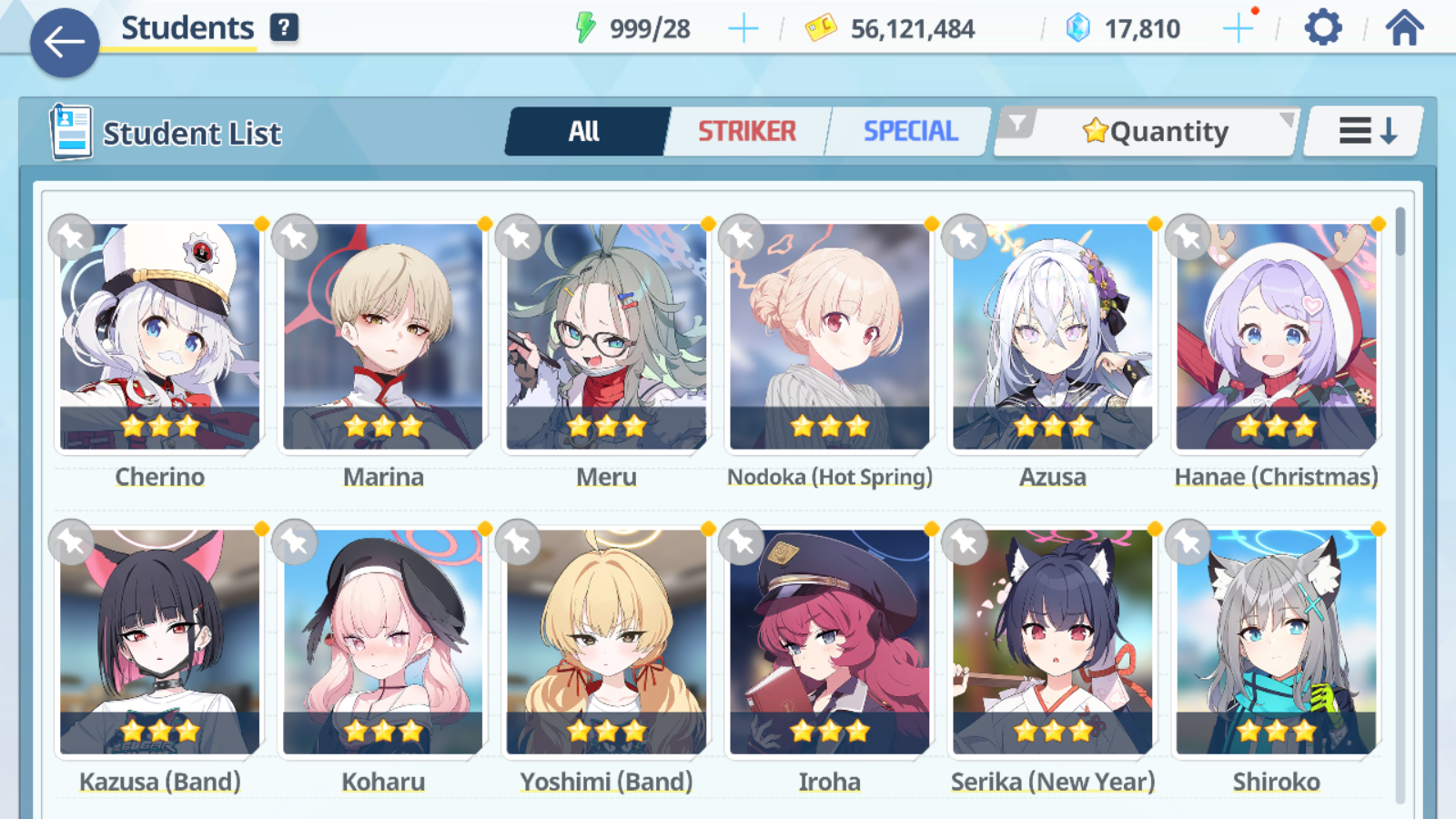This screenshot has width=1456, height=819.
Task: Pick the Hanae (Christmas) card
Action: (1276, 337)
